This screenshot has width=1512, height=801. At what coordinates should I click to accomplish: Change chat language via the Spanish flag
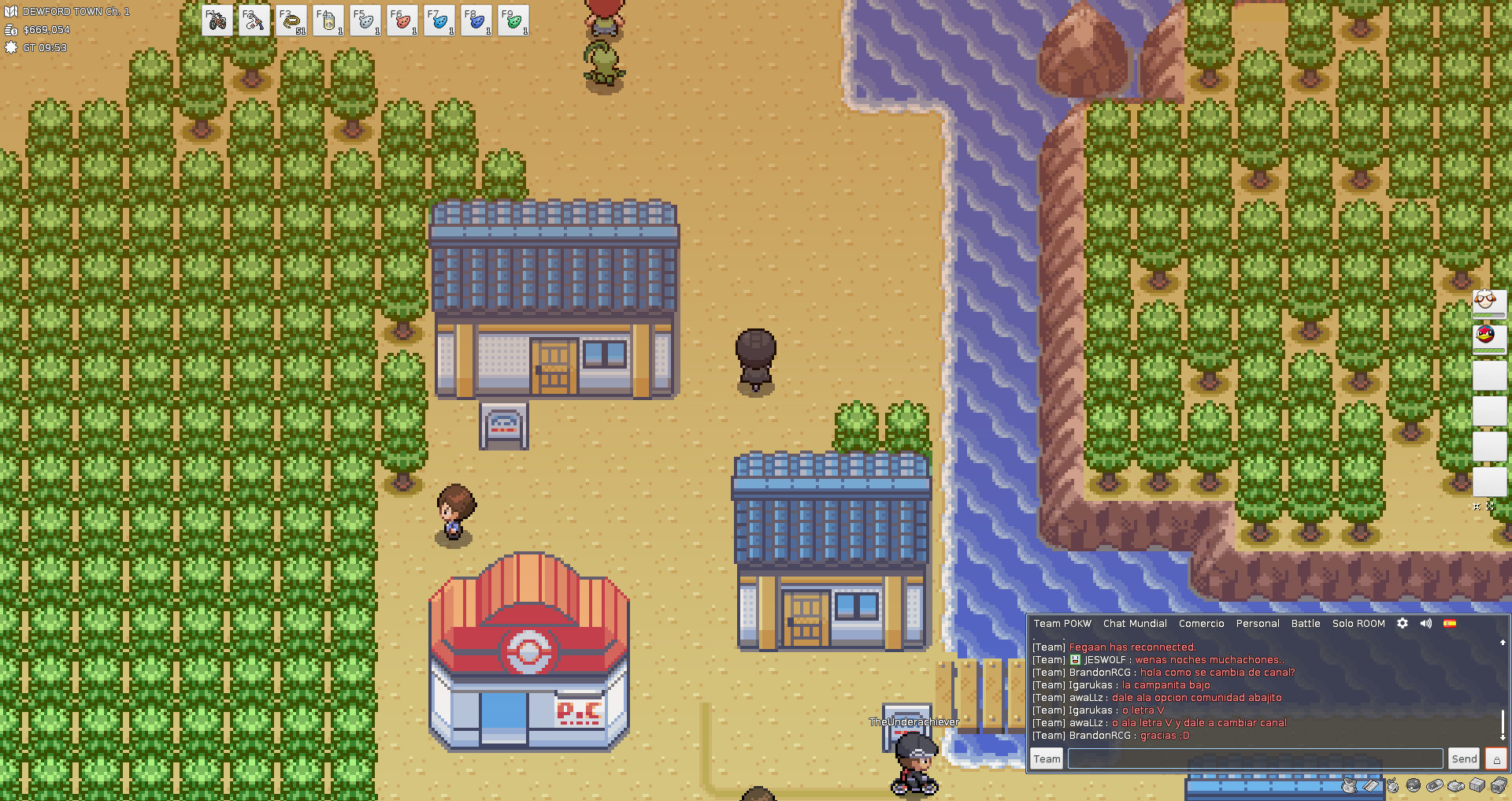point(1450,623)
